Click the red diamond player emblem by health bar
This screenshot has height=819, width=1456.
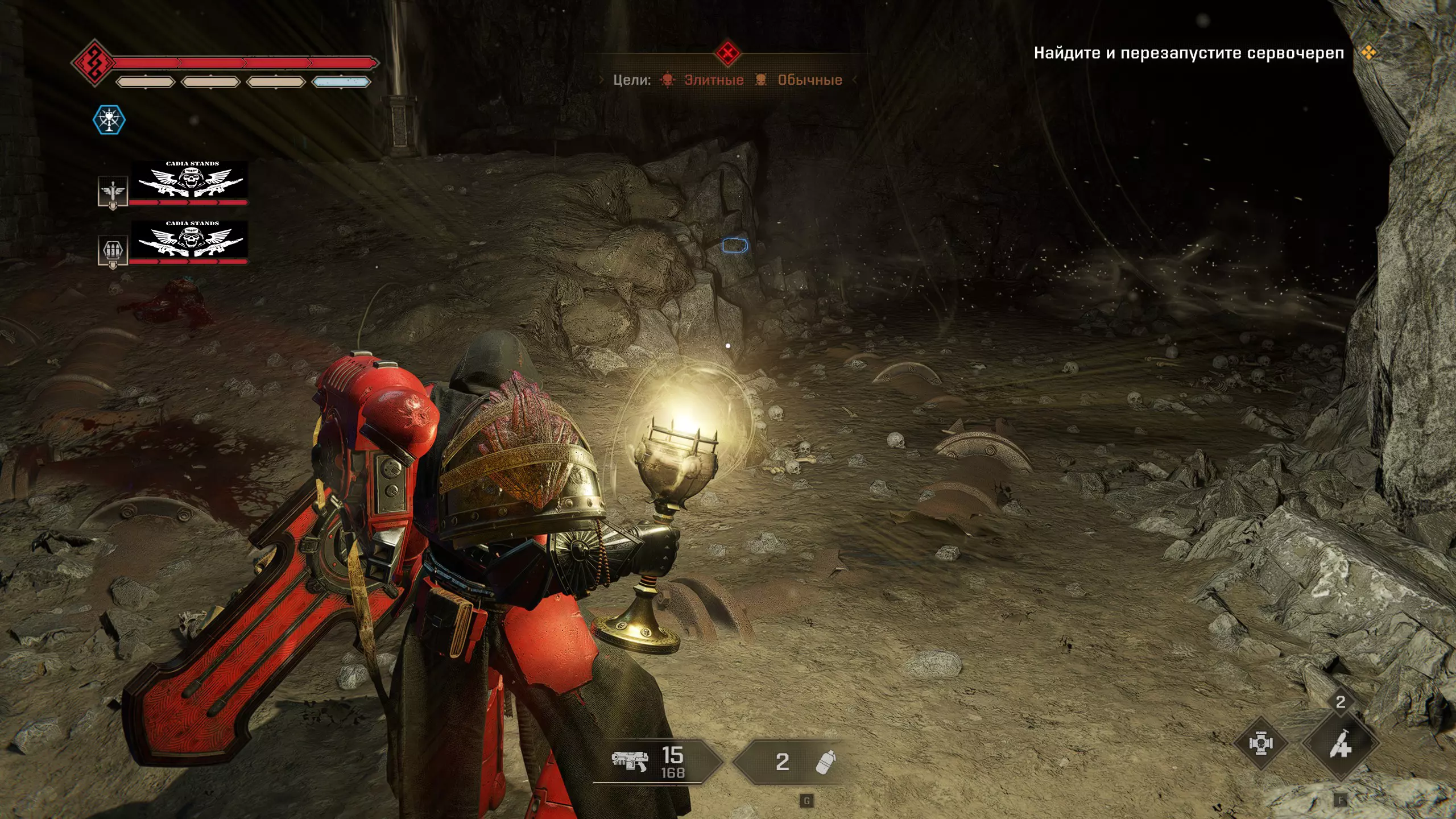(93, 63)
